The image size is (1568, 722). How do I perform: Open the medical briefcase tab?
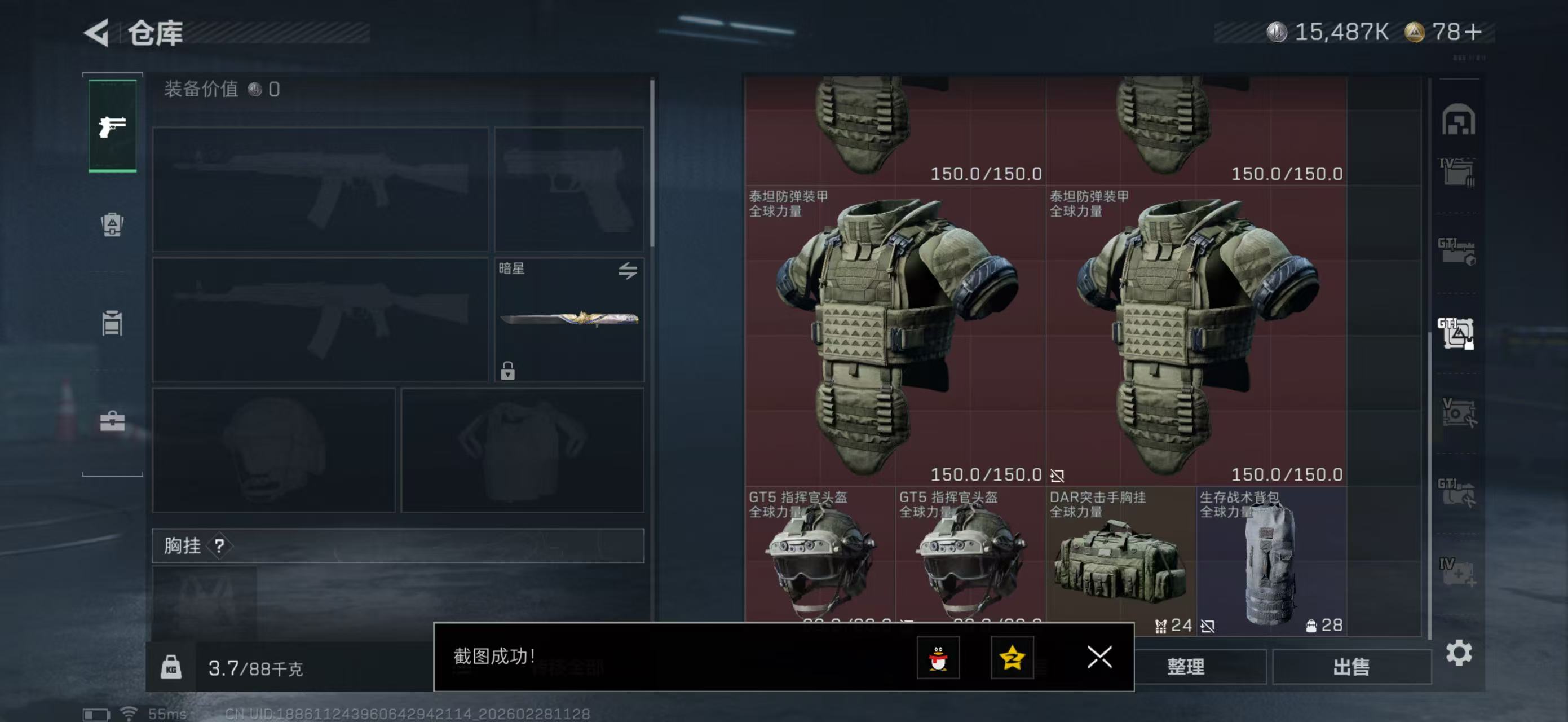(x=112, y=421)
